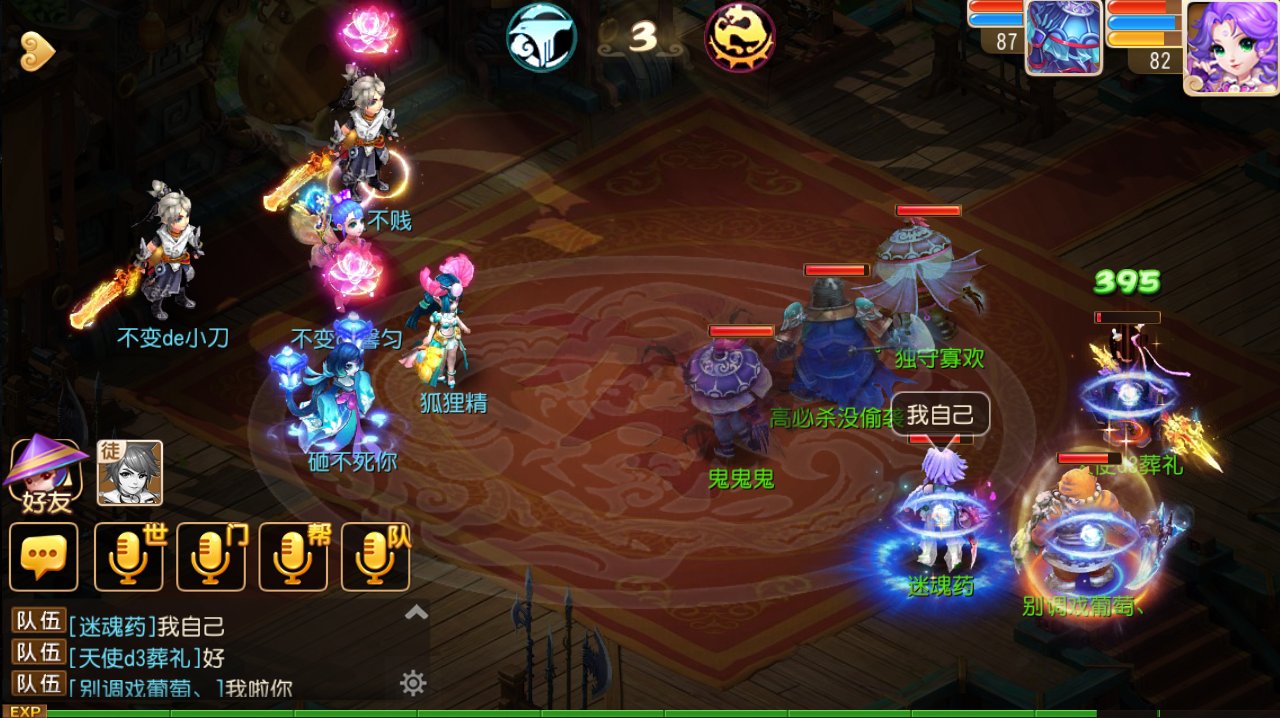Open the chat speech-bubble button

pyautogui.click(x=43, y=556)
